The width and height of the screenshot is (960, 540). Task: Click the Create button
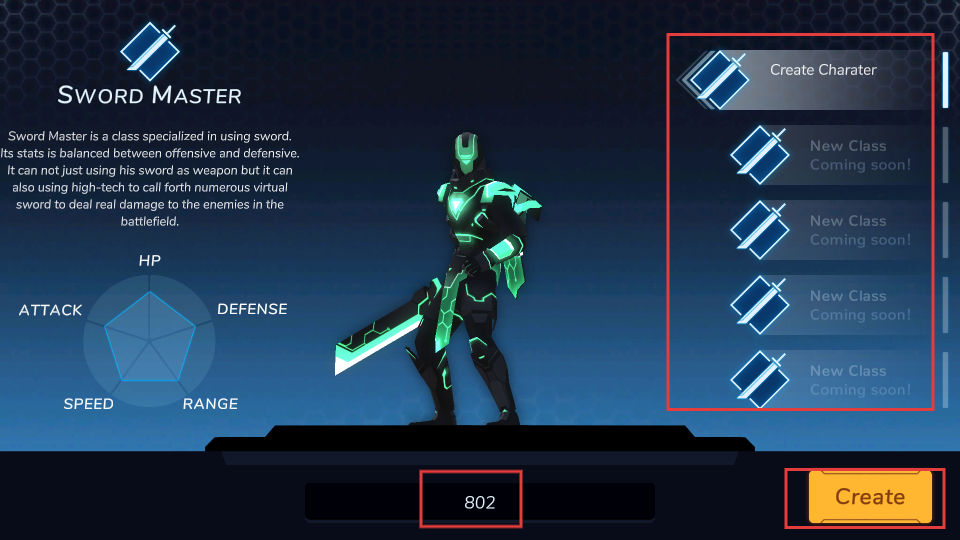click(x=869, y=497)
